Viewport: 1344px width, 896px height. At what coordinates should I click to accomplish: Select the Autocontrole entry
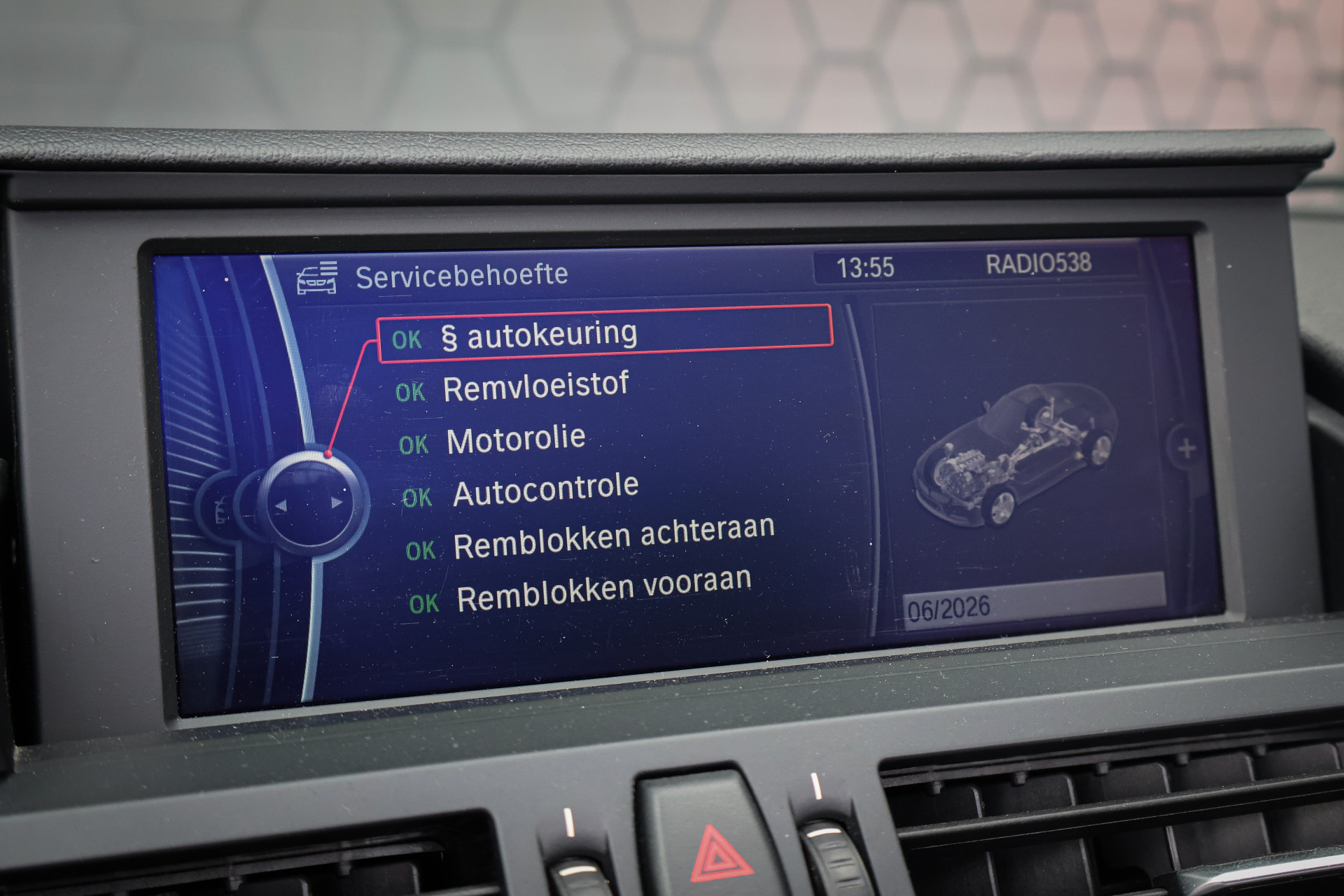tap(545, 490)
